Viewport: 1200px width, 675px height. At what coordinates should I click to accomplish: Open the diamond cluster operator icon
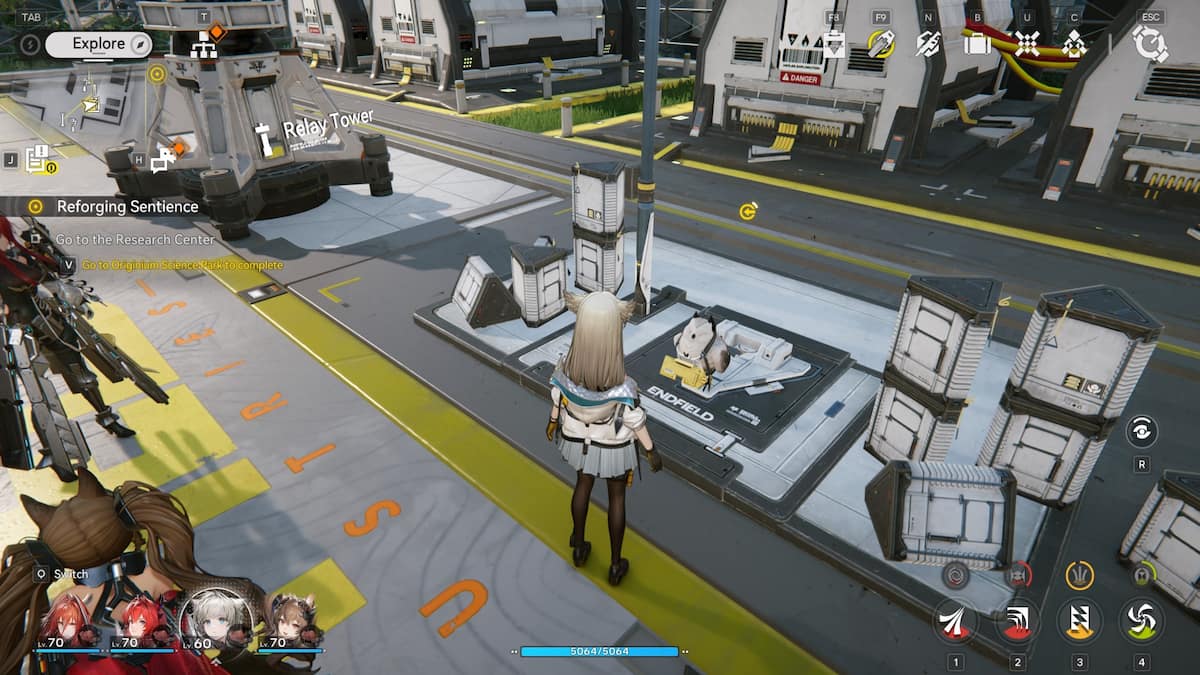[x=1074, y=44]
